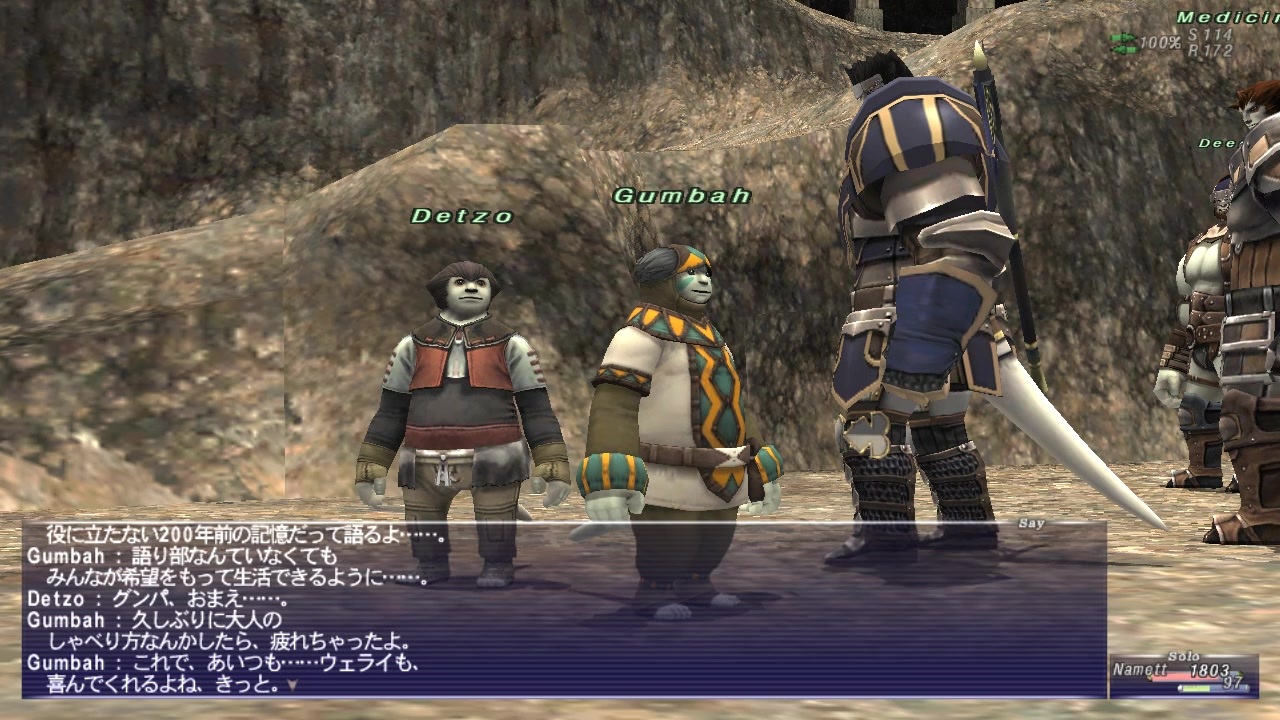Click Namett's green MP bar

click(1195, 688)
